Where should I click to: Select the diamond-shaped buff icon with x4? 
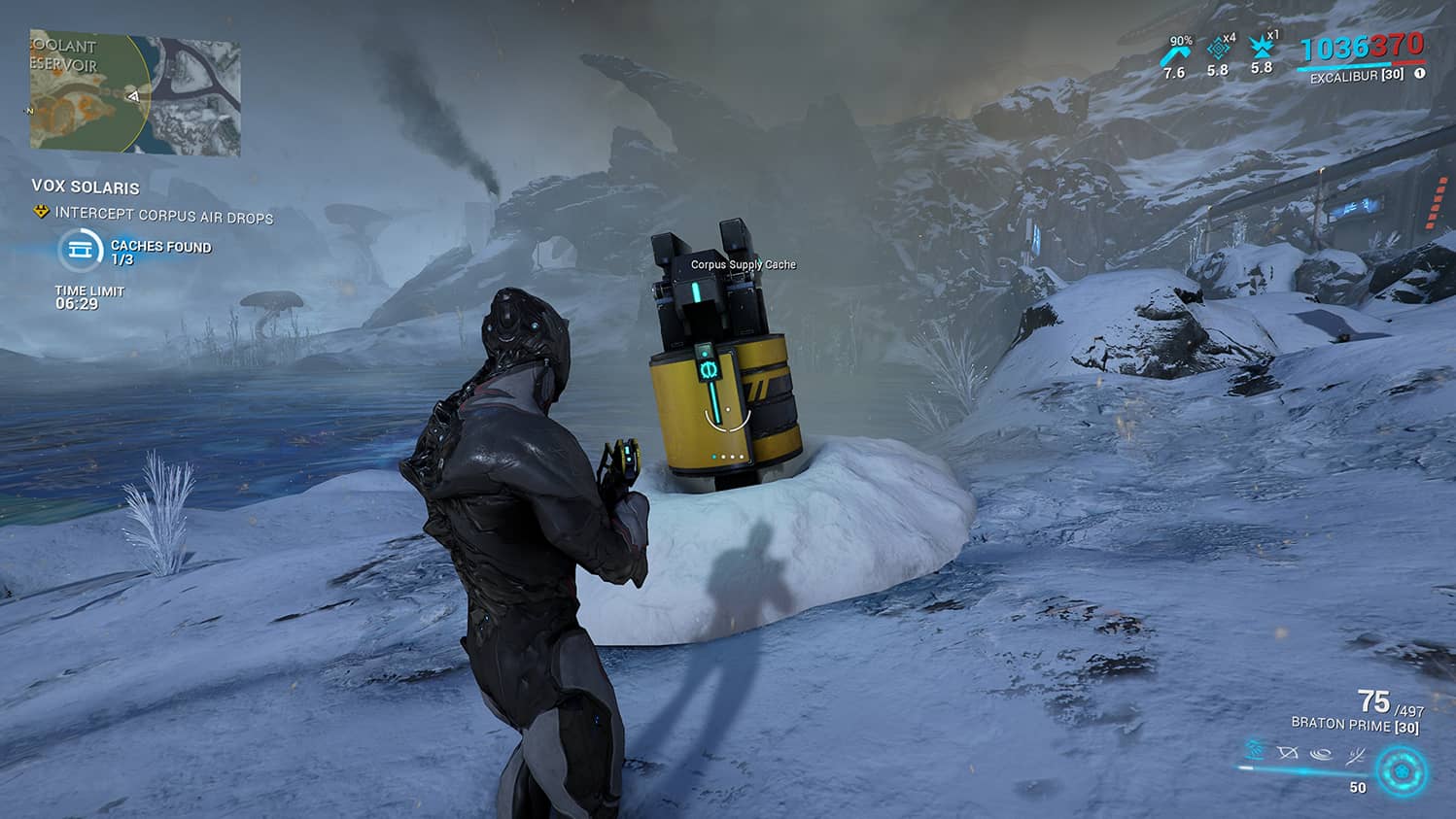[x=1218, y=51]
